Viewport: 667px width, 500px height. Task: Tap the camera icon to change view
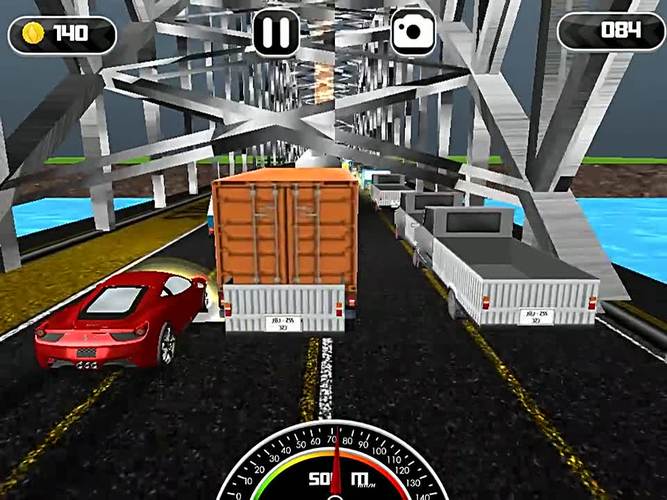coord(412,33)
